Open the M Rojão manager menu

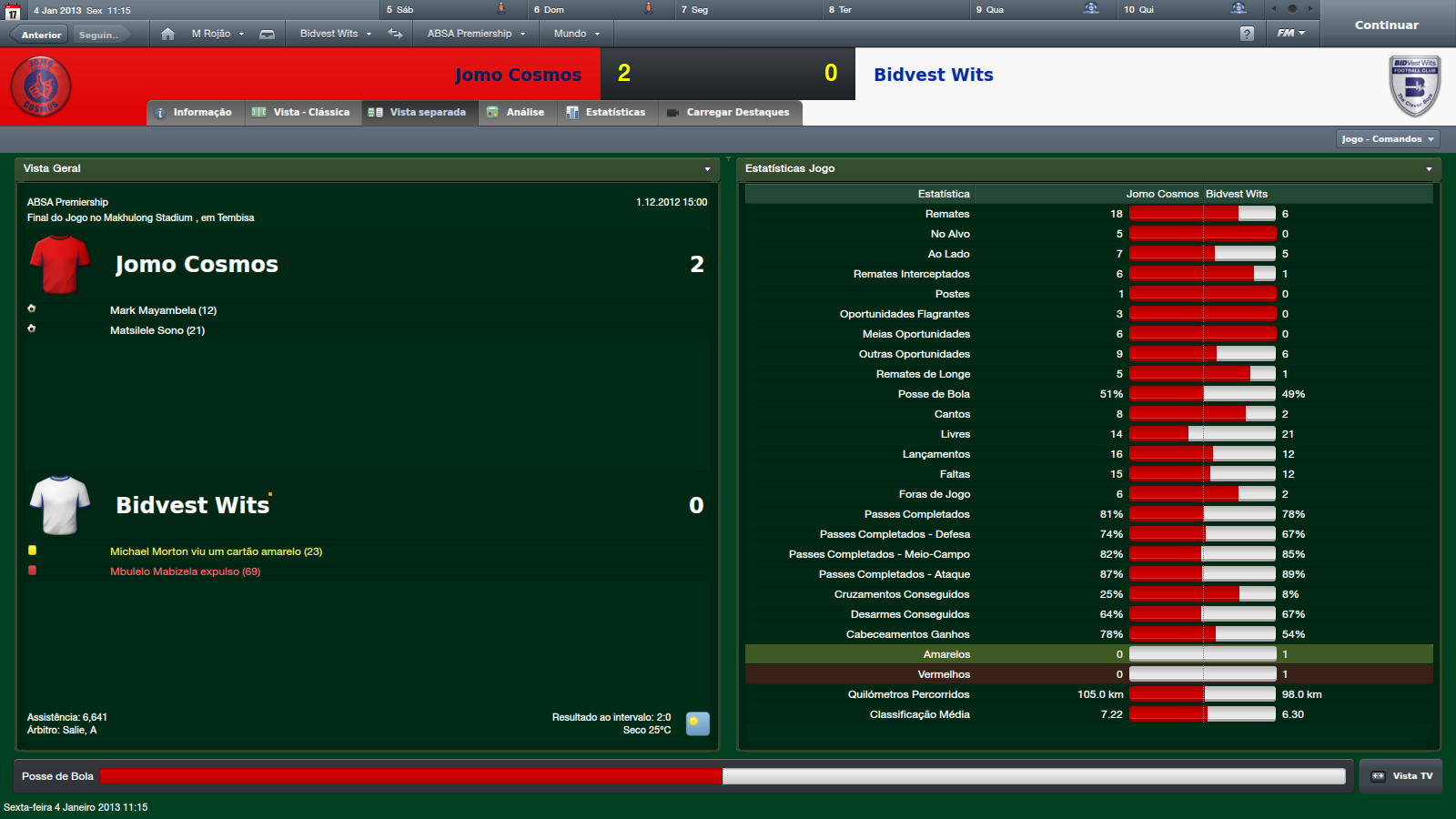(x=217, y=34)
